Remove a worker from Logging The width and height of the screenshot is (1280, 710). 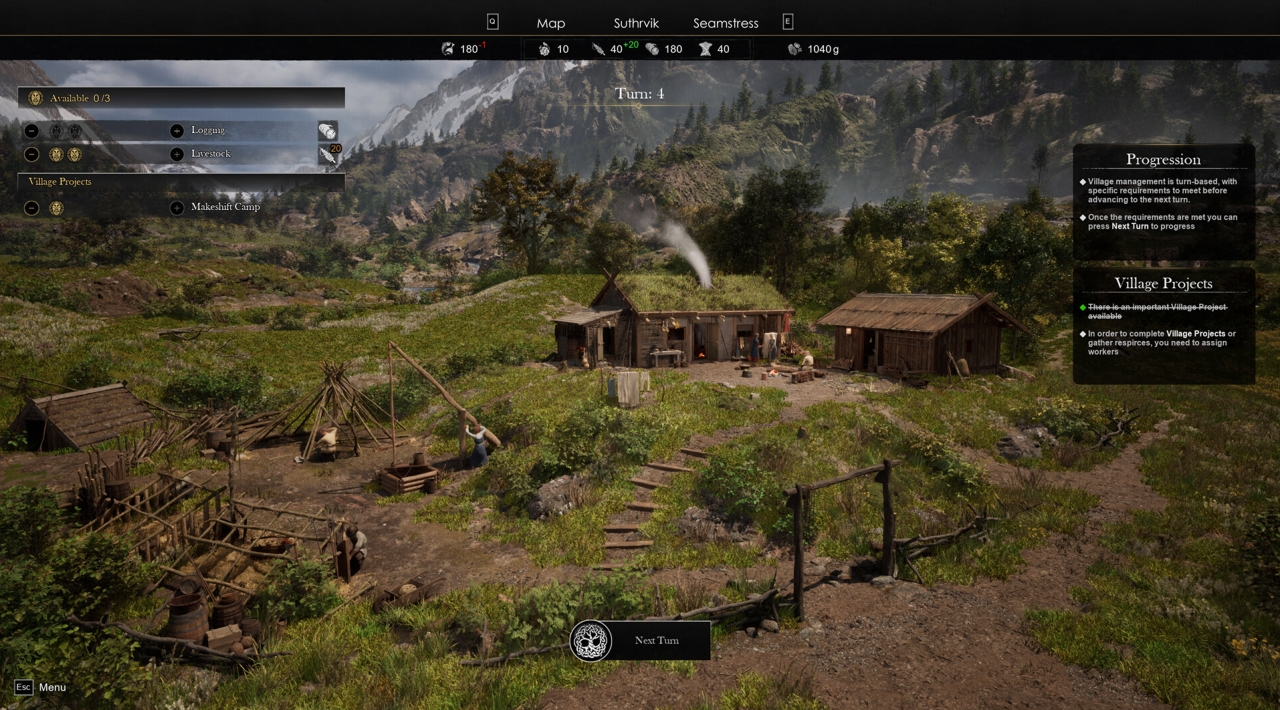[32, 130]
